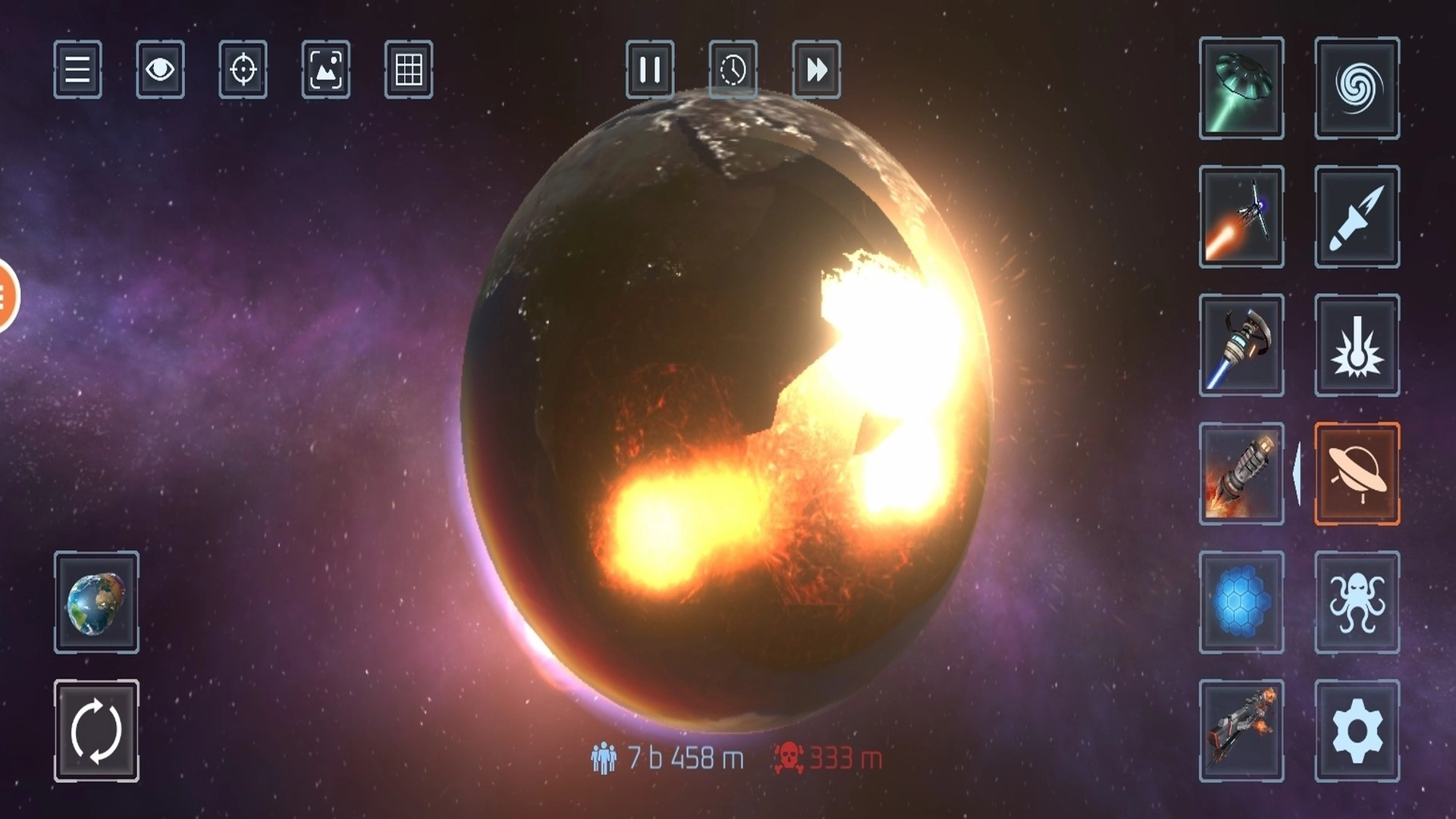
Task: Choose the freeze thermometer weapon
Action: pyautogui.click(x=1357, y=345)
